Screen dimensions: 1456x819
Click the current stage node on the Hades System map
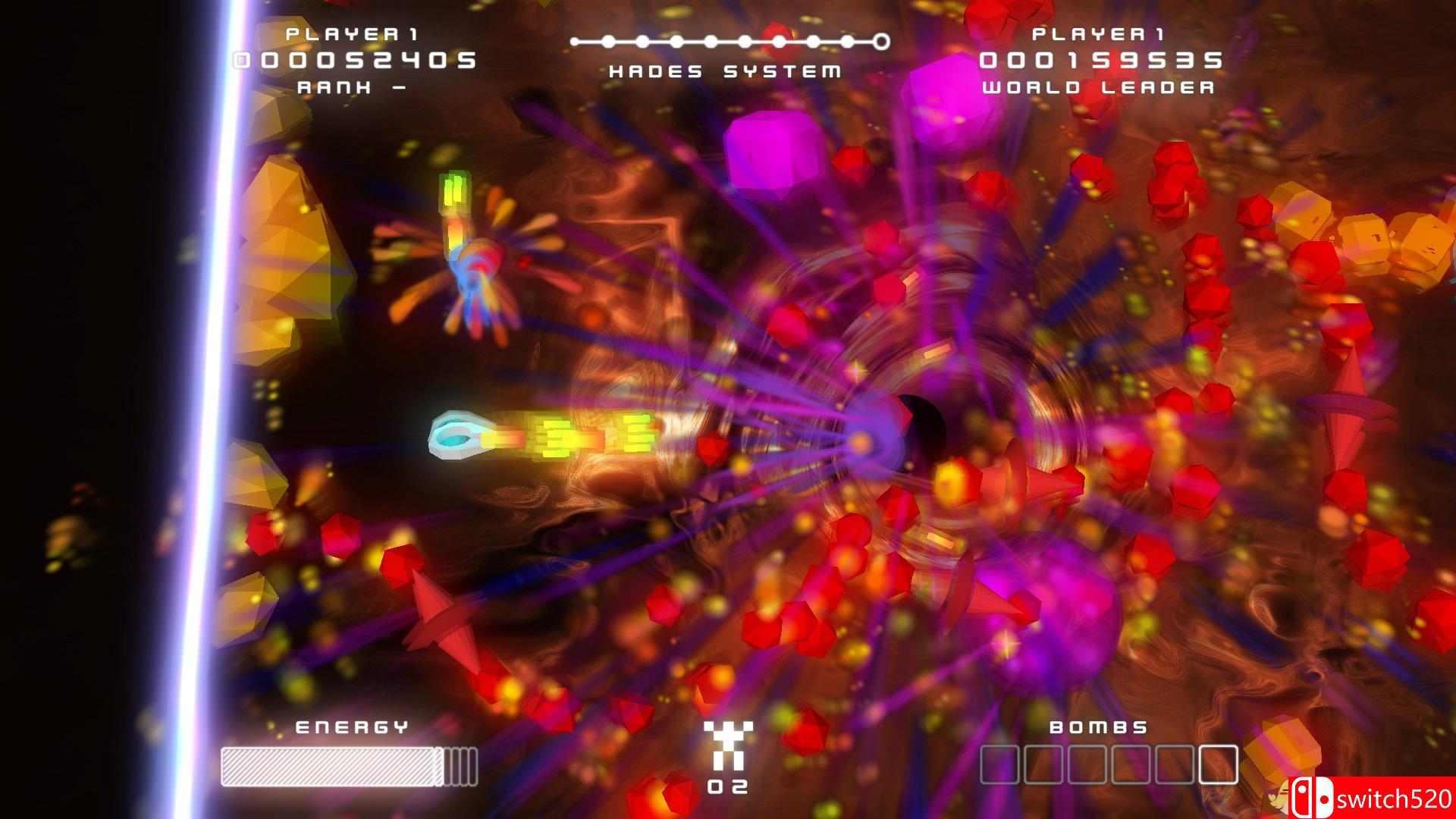[779, 41]
